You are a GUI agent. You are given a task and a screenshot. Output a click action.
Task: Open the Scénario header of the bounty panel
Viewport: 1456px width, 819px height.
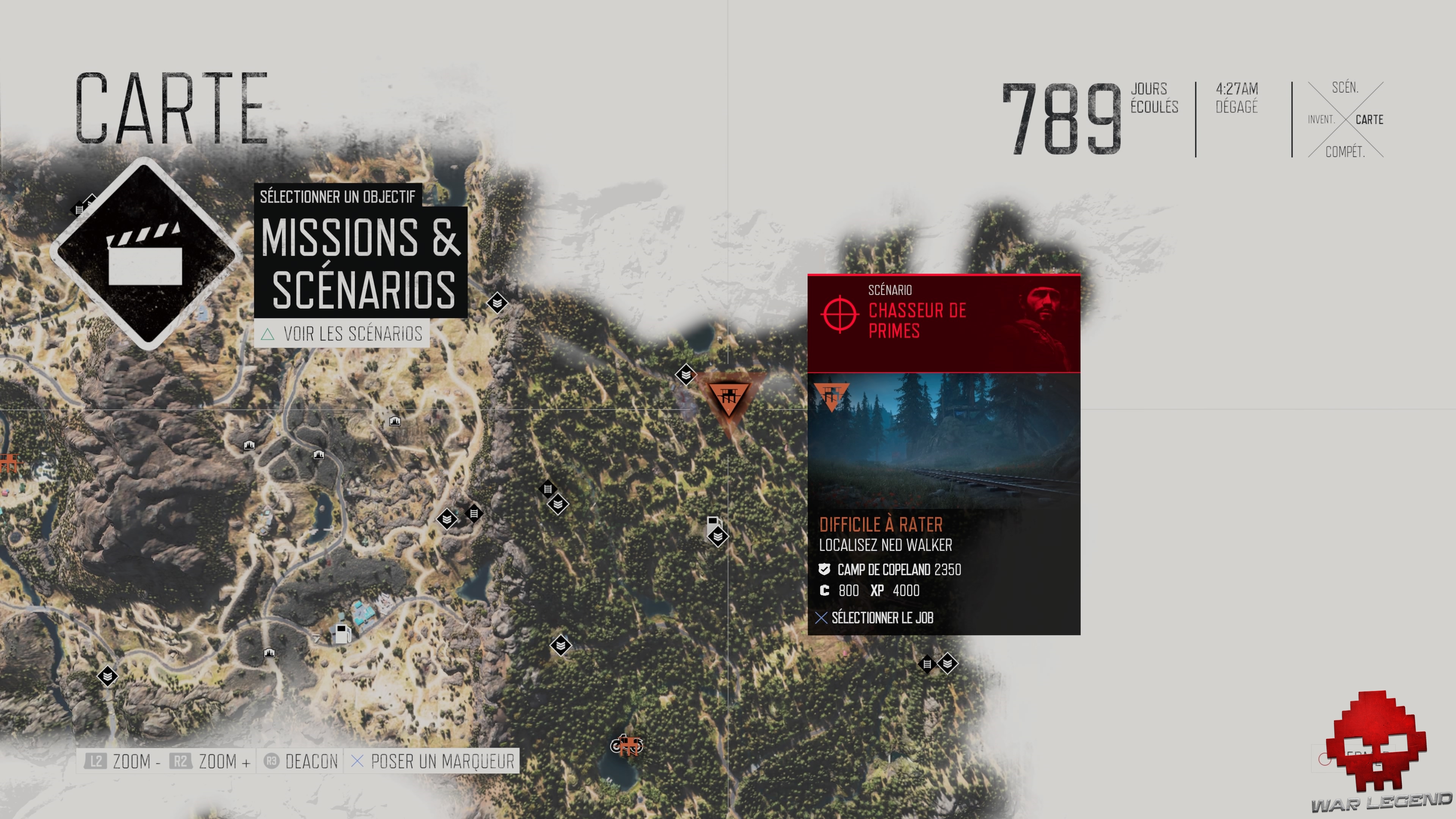coord(891,290)
